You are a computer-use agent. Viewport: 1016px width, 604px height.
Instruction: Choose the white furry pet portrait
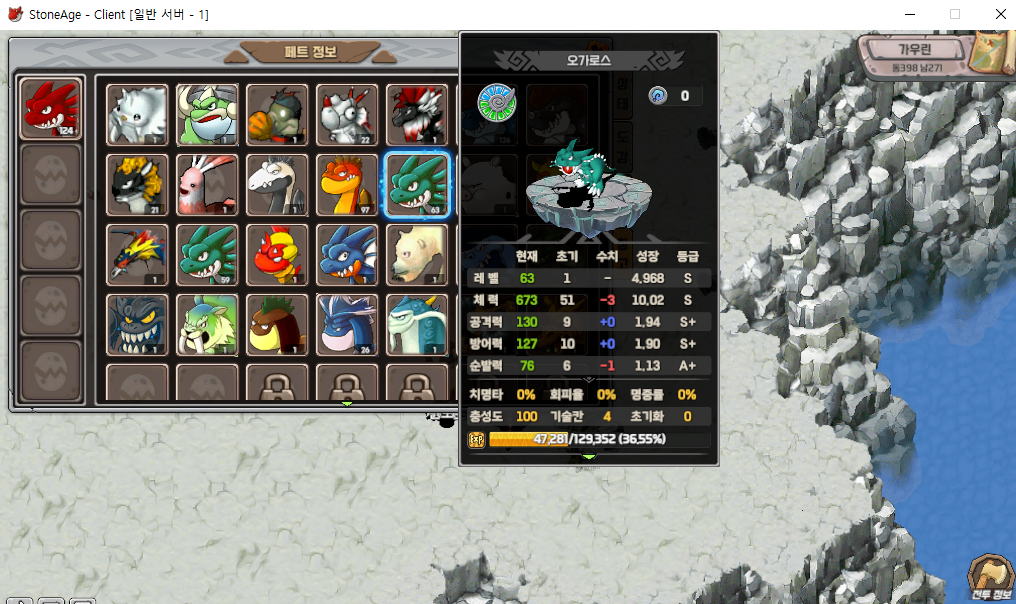pos(138,115)
